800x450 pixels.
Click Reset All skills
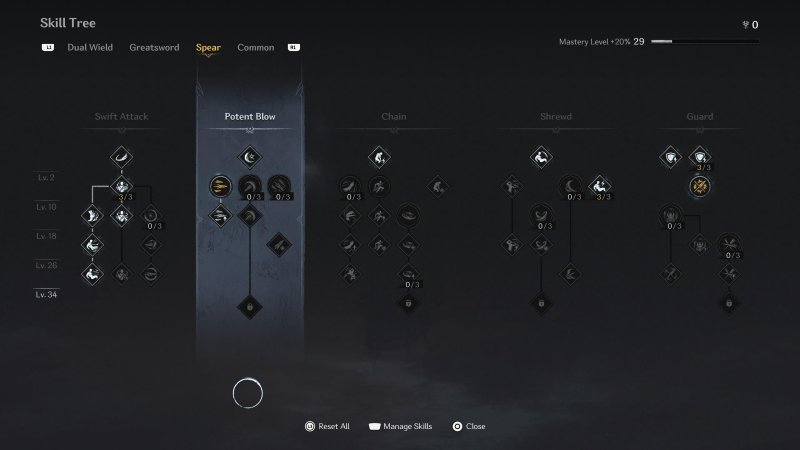(x=327, y=426)
